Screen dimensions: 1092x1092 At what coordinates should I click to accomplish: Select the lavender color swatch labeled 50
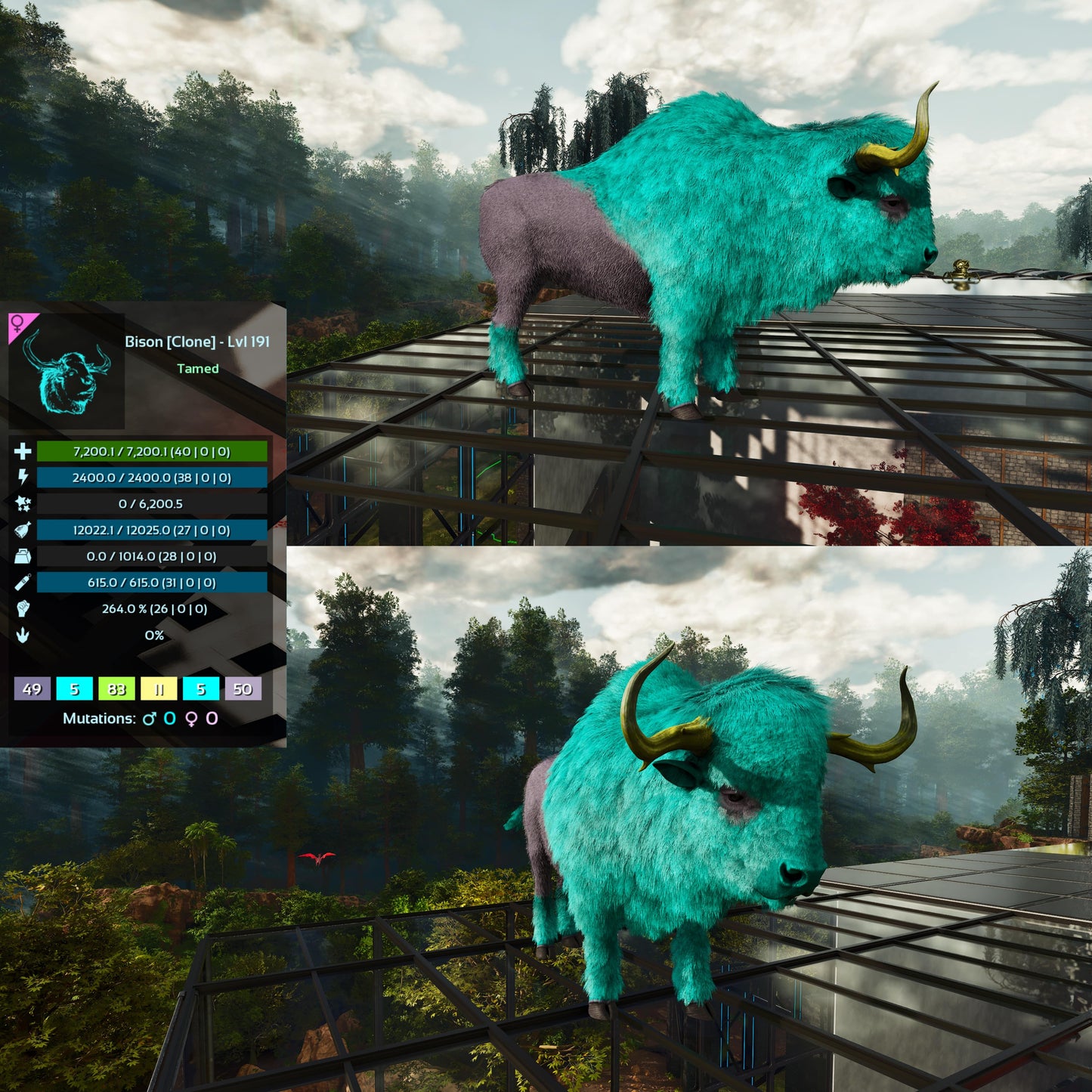coord(243,688)
